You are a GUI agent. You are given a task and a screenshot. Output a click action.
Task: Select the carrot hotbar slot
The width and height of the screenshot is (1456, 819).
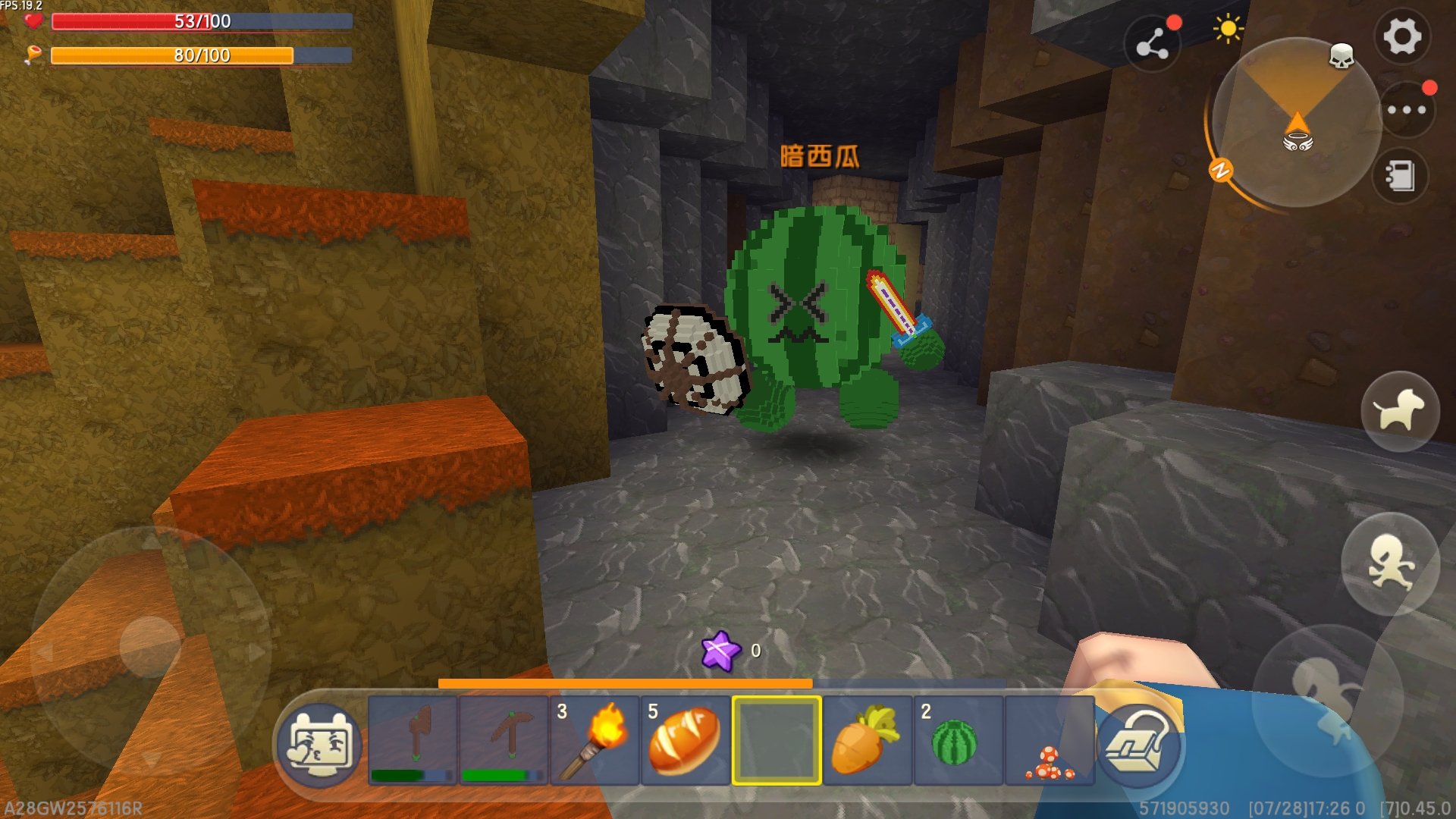(868, 740)
